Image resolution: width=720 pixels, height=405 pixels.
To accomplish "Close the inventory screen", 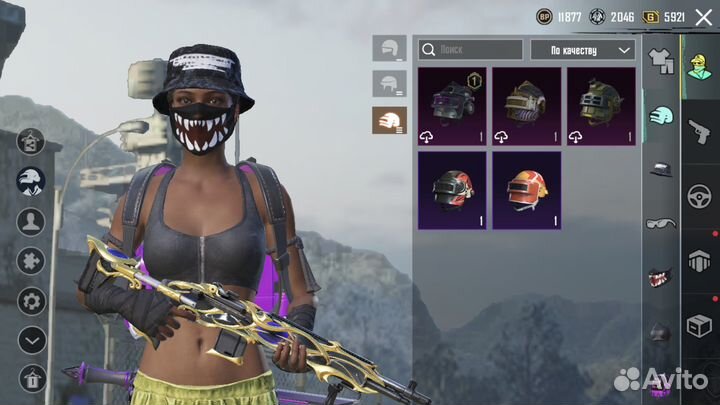I will (x=703, y=17).
